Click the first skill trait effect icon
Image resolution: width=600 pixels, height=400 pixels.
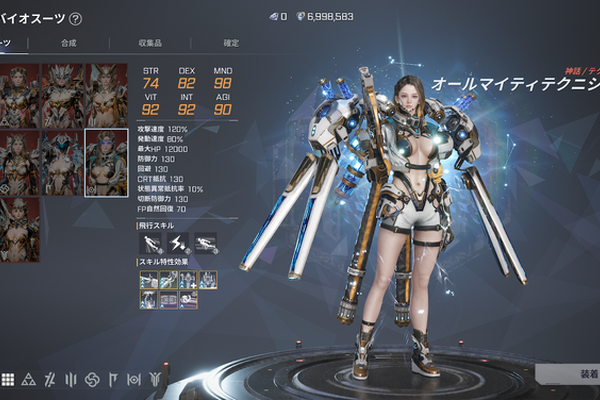[148, 279]
